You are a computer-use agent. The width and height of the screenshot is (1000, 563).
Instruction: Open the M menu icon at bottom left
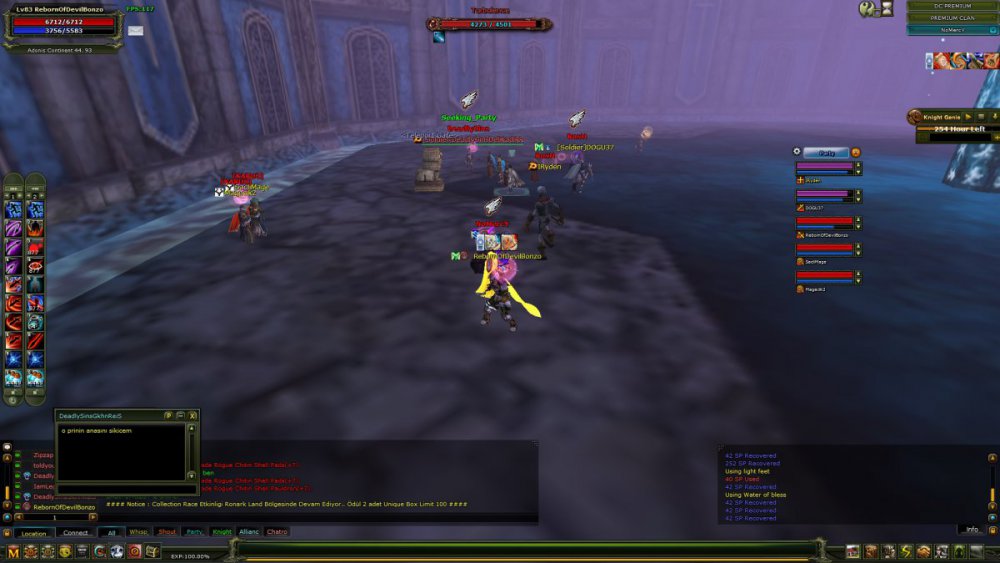click(x=14, y=552)
